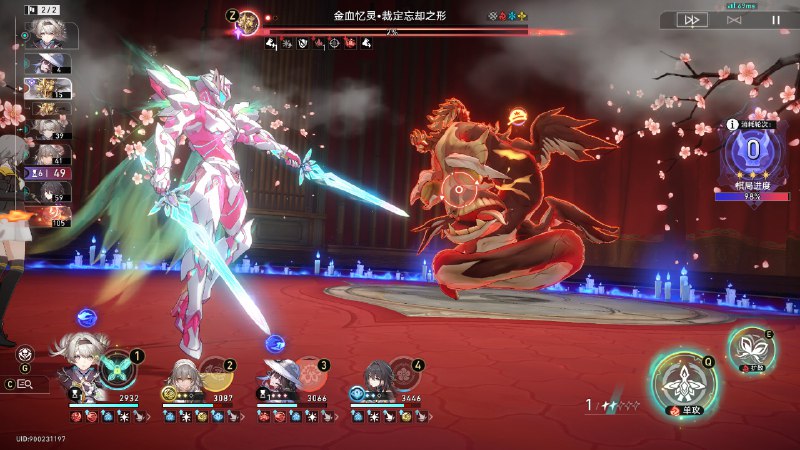Image resolution: width=800 pixels, height=450 pixels.
Task: Select the top portrait in the turn order
Action: point(45,35)
